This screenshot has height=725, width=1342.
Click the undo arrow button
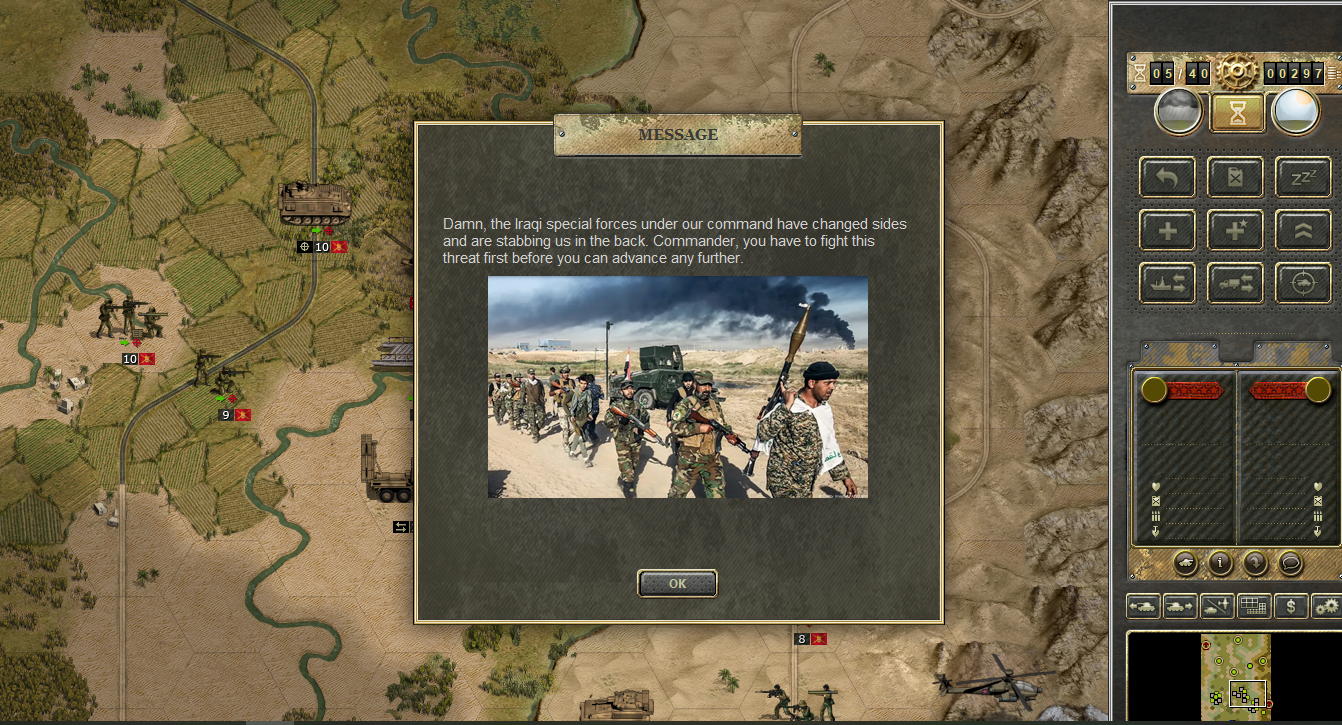click(x=1167, y=177)
